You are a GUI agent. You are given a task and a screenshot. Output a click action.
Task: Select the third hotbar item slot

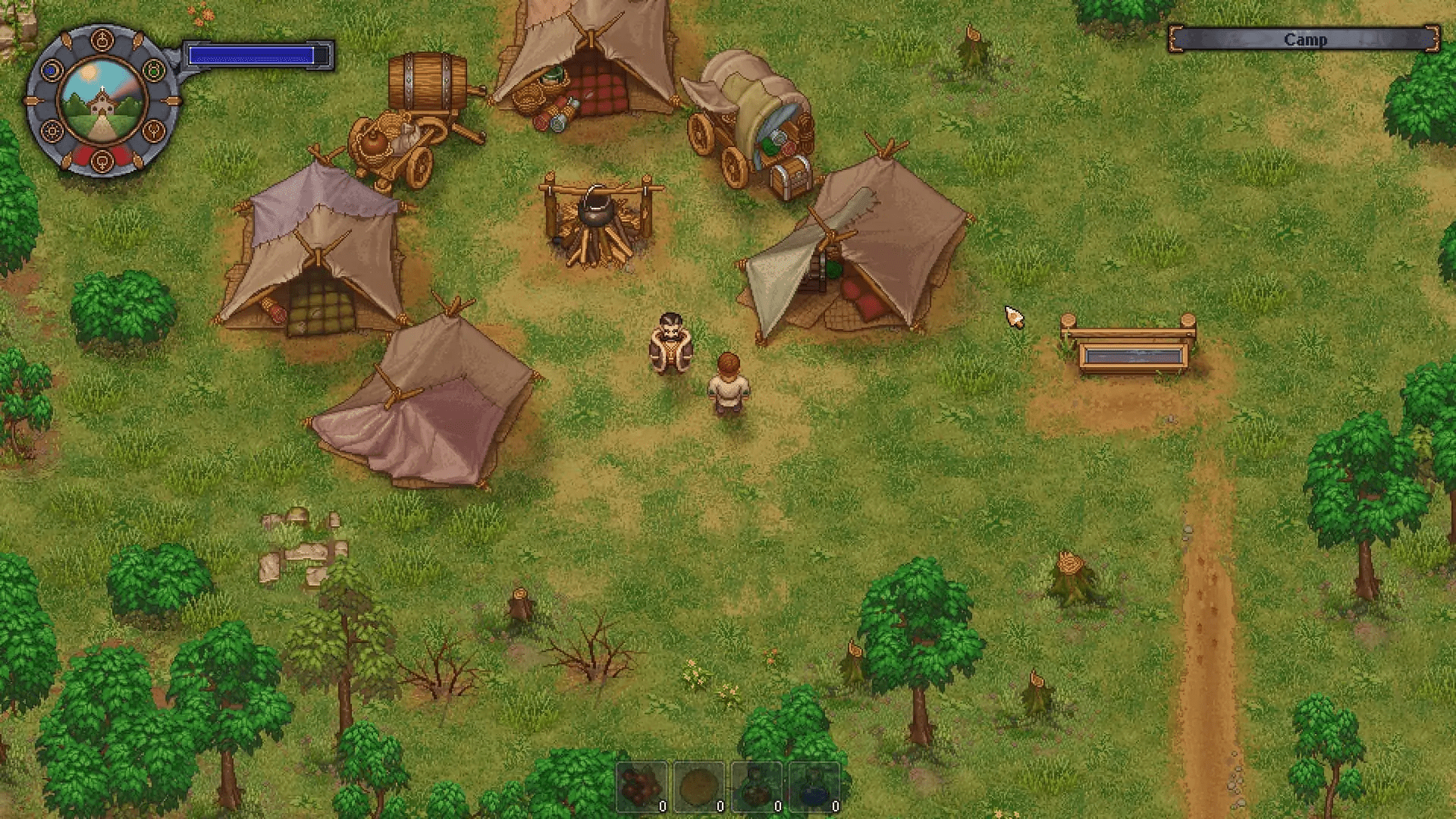click(755, 786)
